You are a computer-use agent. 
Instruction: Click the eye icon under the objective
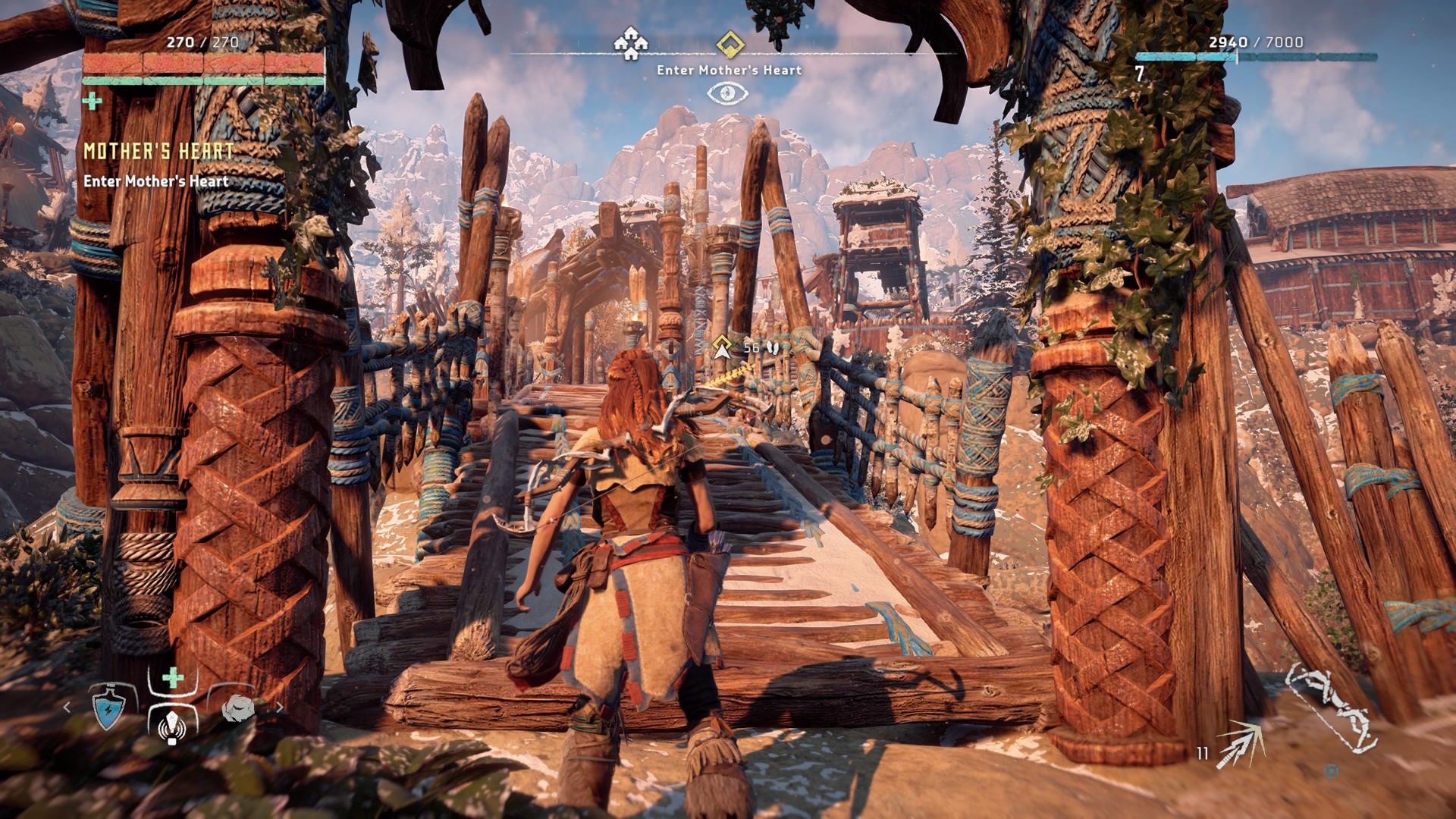[x=728, y=93]
